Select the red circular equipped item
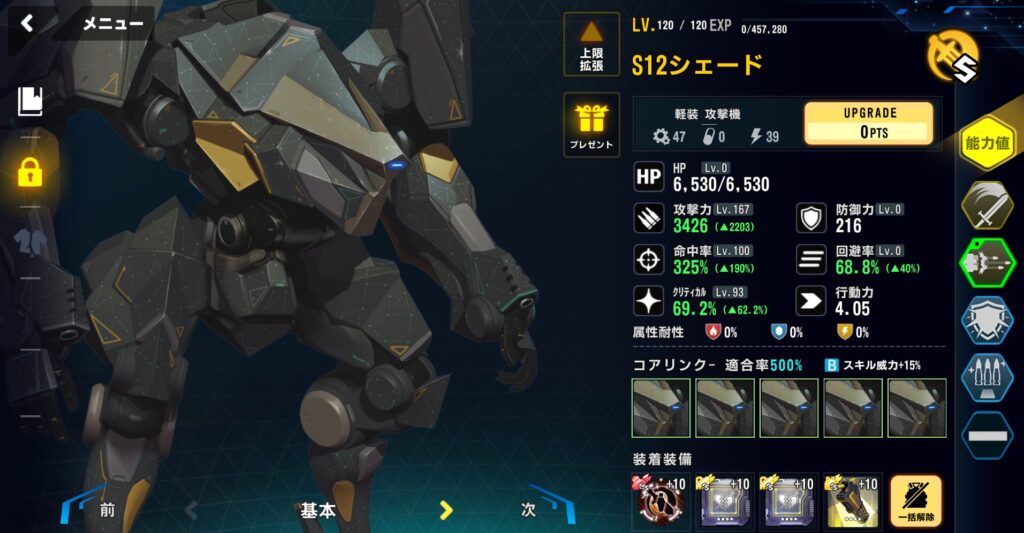 tap(659, 501)
